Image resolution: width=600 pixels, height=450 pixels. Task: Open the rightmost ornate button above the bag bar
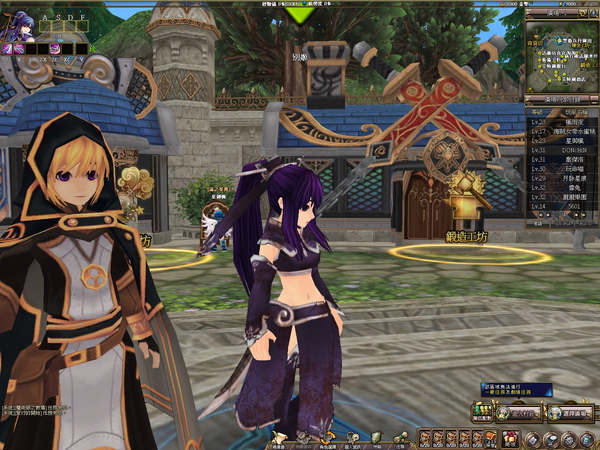click(573, 413)
